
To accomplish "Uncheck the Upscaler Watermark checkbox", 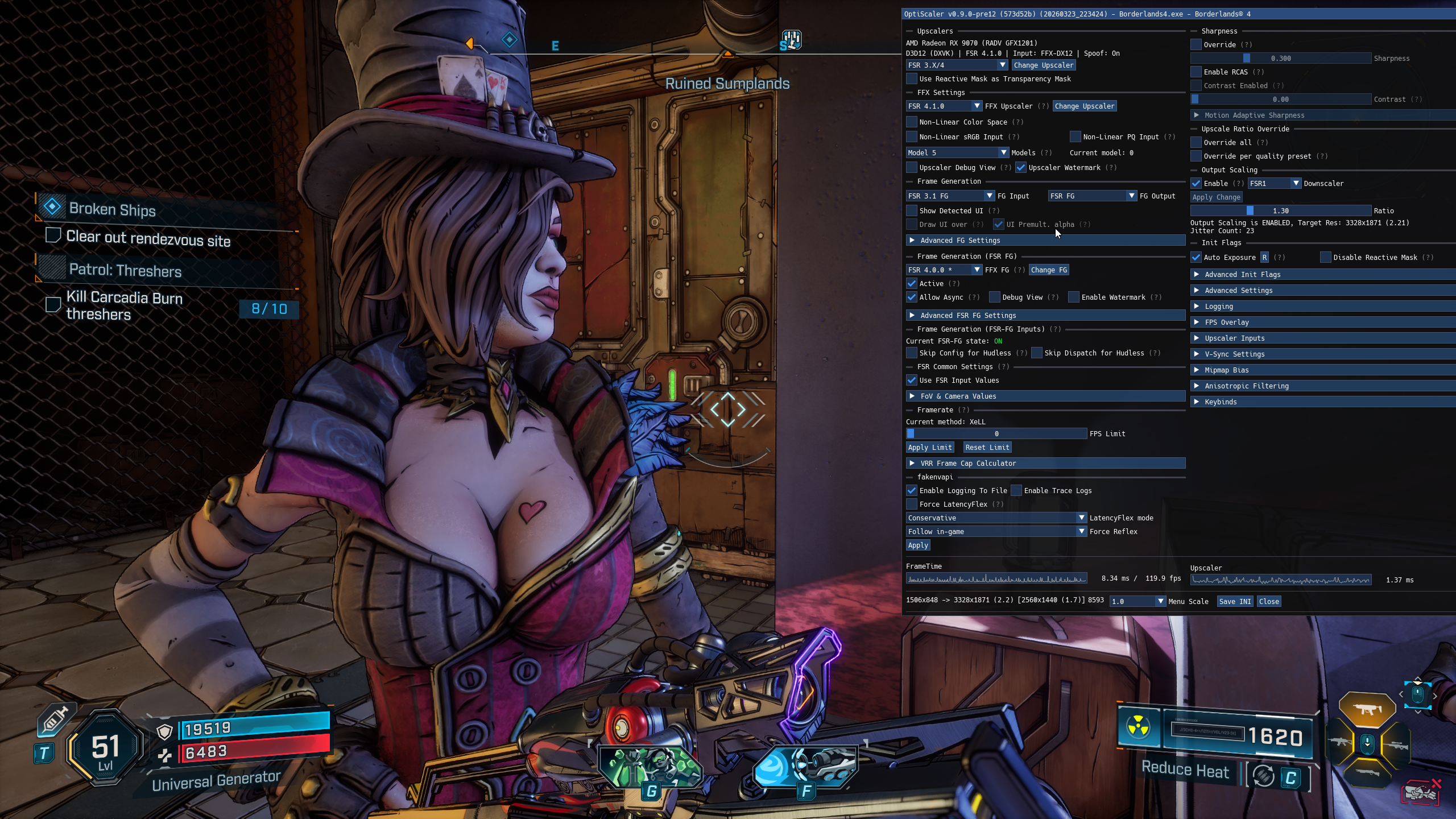I will pos(1022,167).
